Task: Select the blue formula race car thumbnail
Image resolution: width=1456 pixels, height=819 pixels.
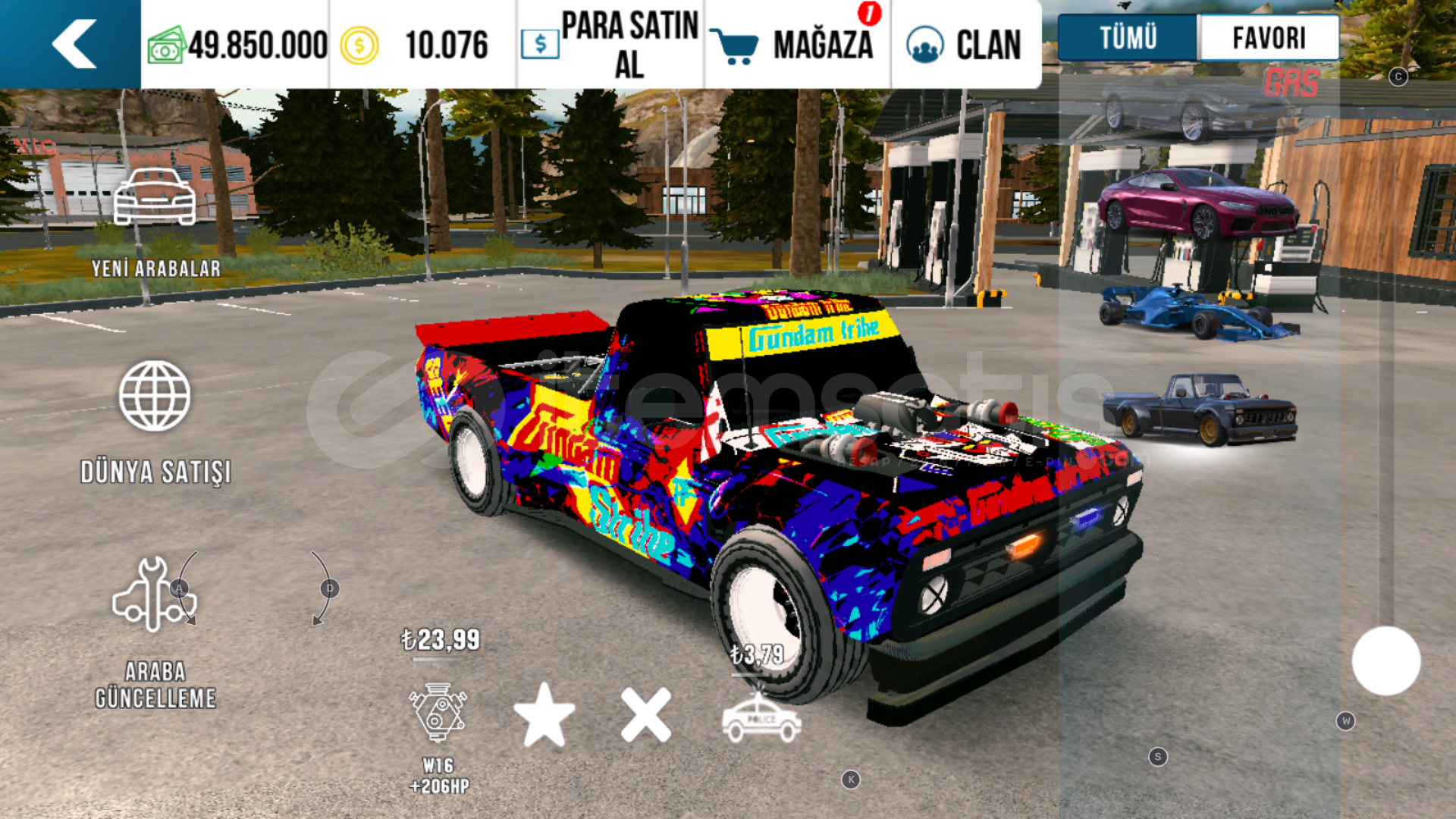Action: coord(1198,312)
